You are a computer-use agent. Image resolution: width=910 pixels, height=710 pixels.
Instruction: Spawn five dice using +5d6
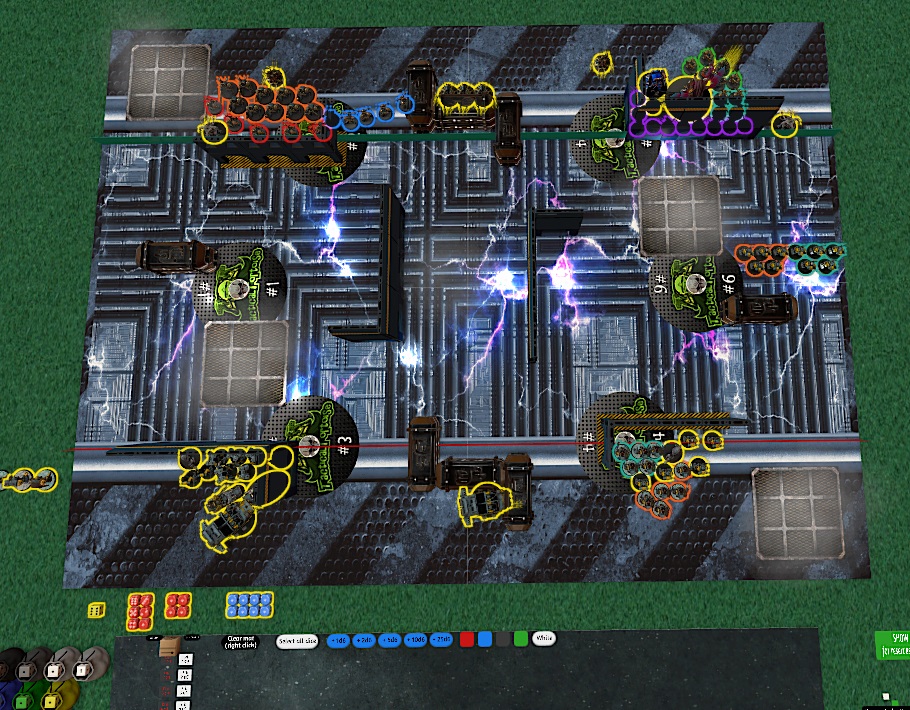coord(390,639)
